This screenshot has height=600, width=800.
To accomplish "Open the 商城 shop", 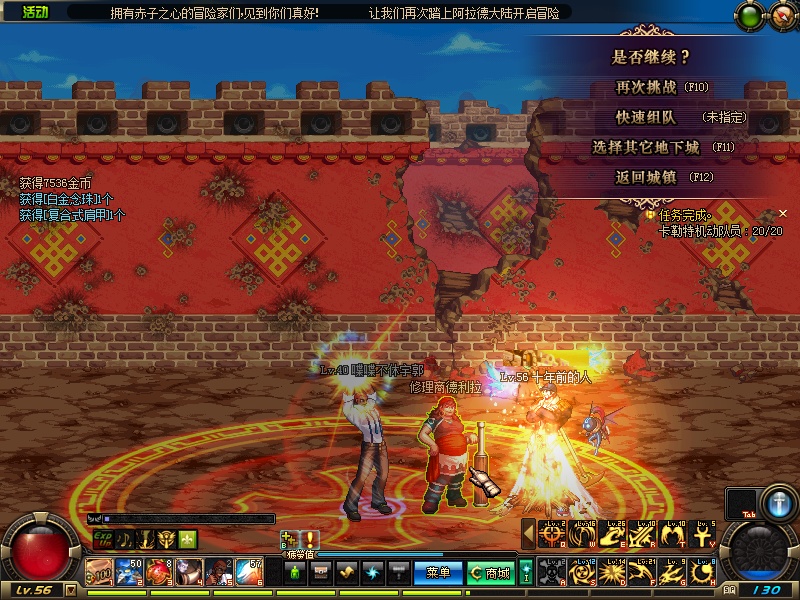I will [489, 573].
